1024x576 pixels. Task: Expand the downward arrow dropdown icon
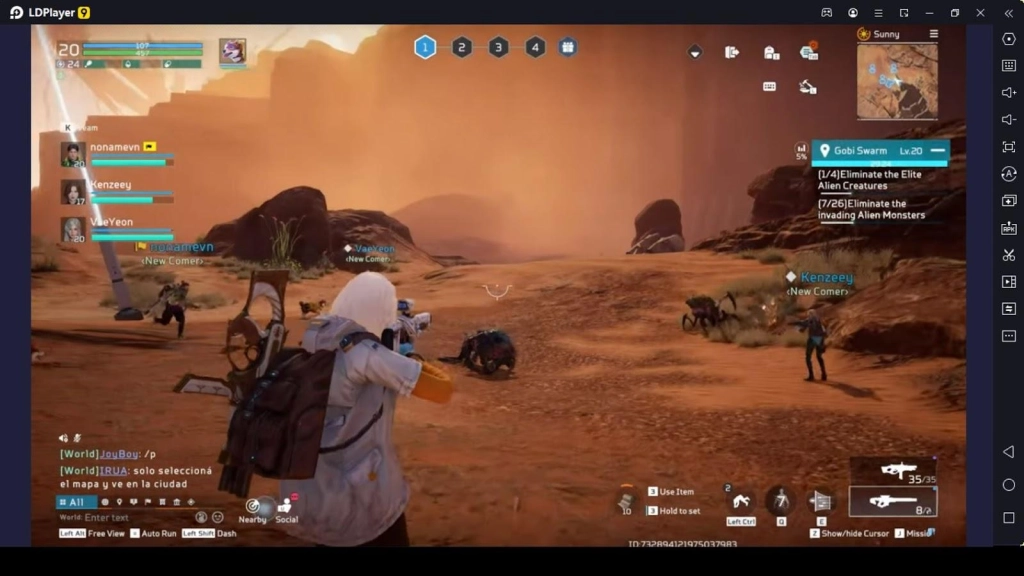tap(695, 52)
